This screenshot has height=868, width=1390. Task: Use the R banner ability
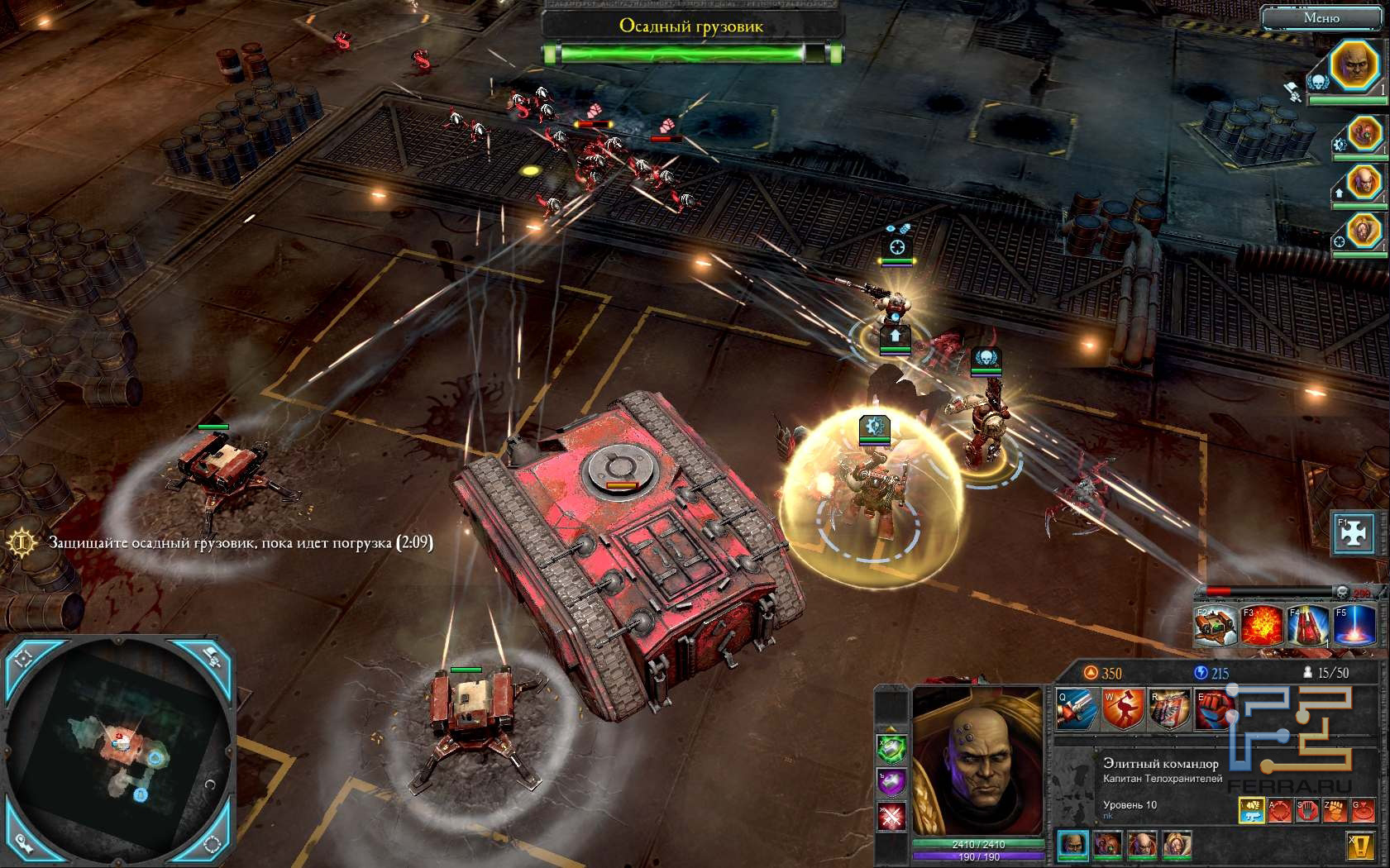tap(1169, 709)
